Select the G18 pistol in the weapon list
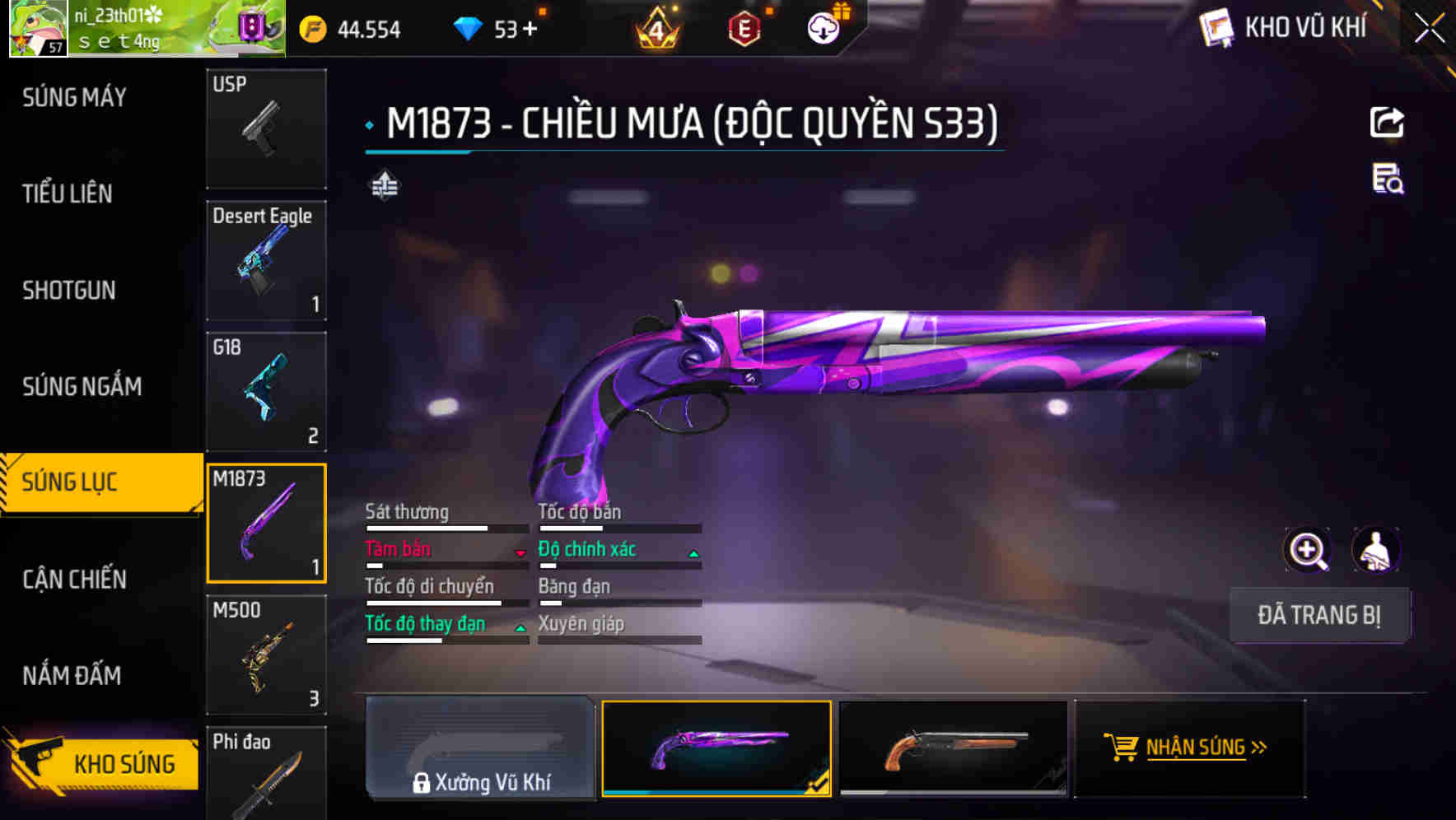This screenshot has width=1456, height=820. 265,391
